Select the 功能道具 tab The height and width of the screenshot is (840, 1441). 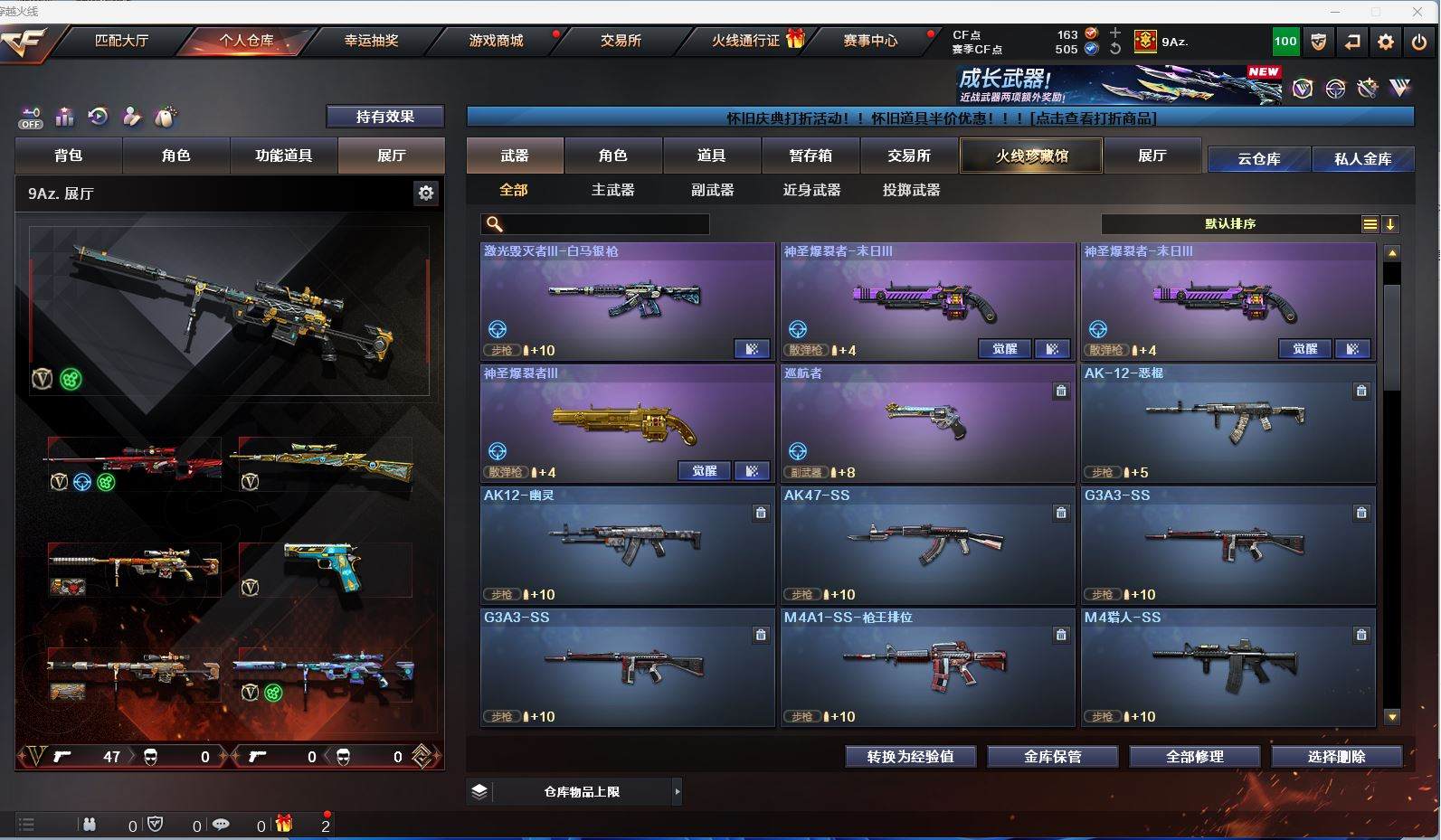[283, 156]
